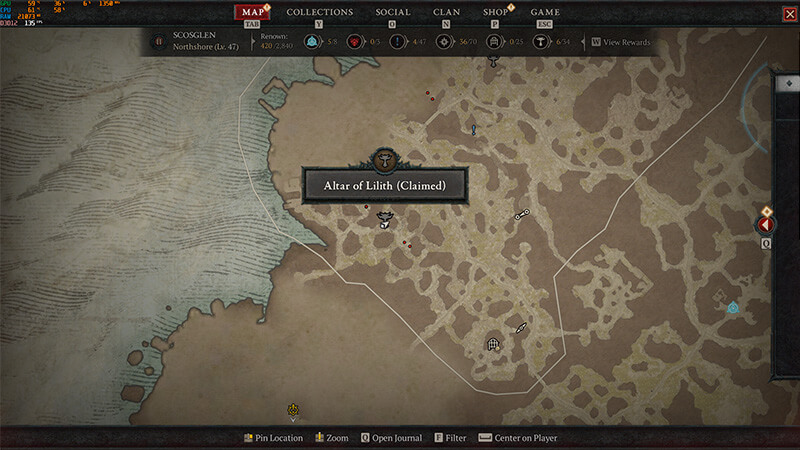Screen dimensions: 800x450
Task: Select the Clan tab
Action: point(446,12)
